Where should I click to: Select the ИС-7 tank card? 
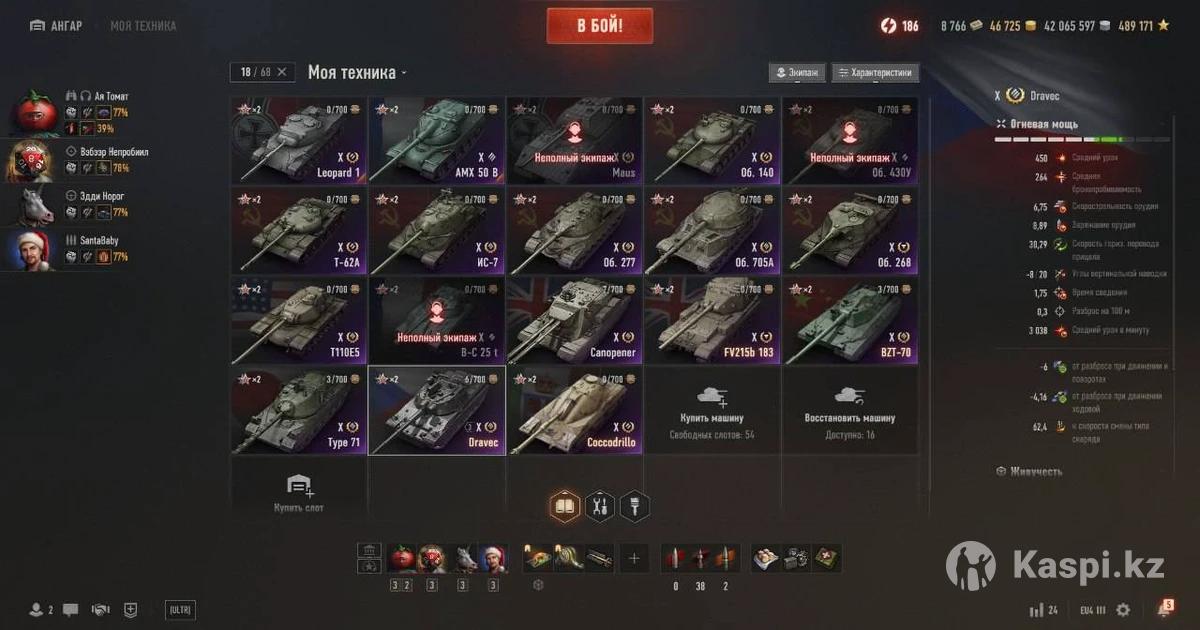coord(437,230)
